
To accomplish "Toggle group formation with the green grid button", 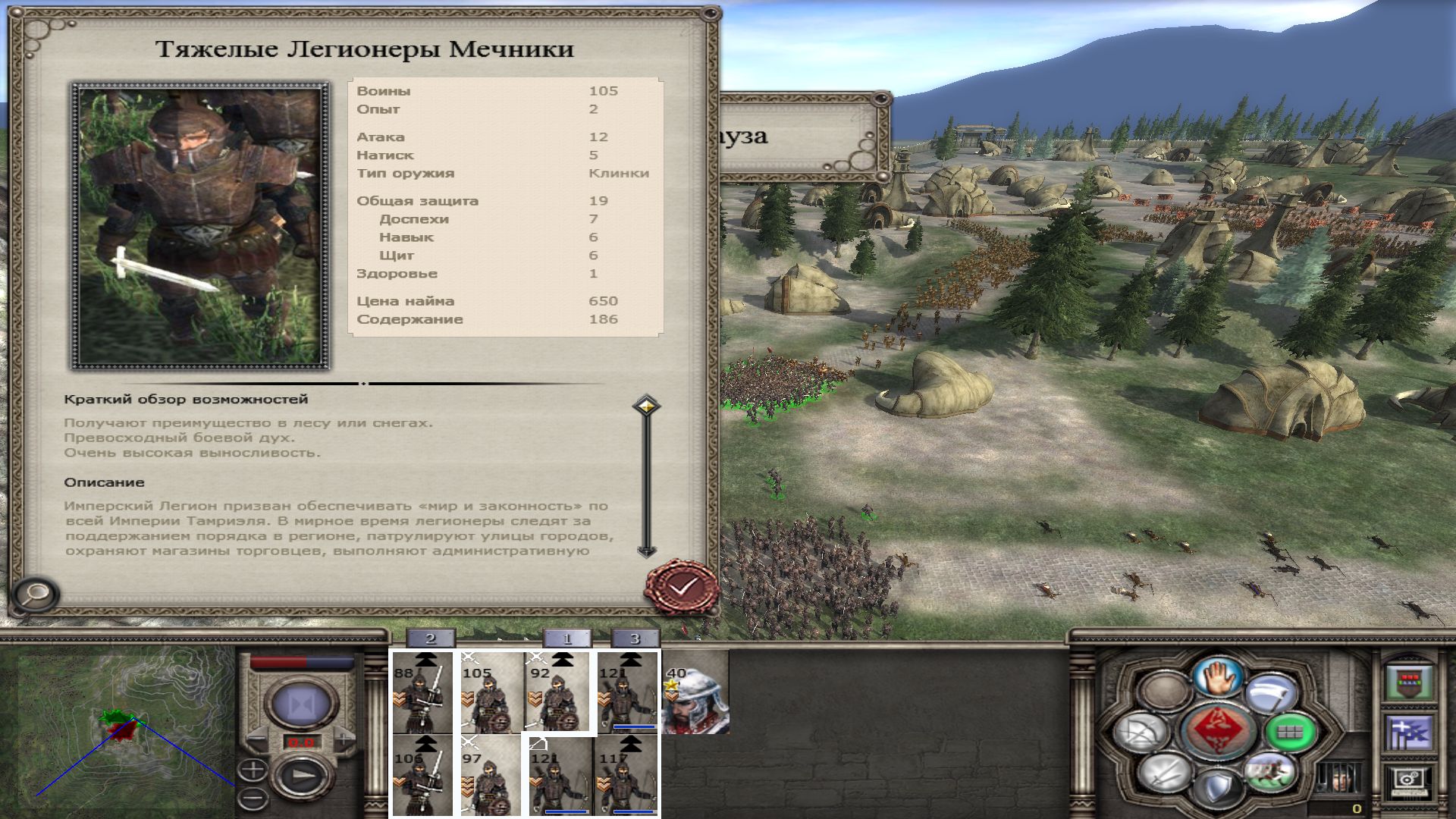I will (x=1288, y=731).
